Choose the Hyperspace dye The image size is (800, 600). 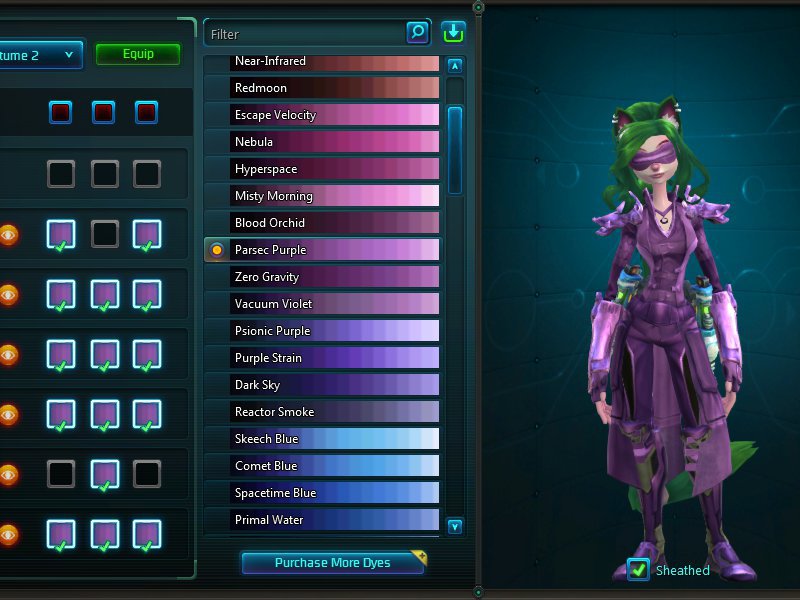pyautogui.click(x=322, y=169)
